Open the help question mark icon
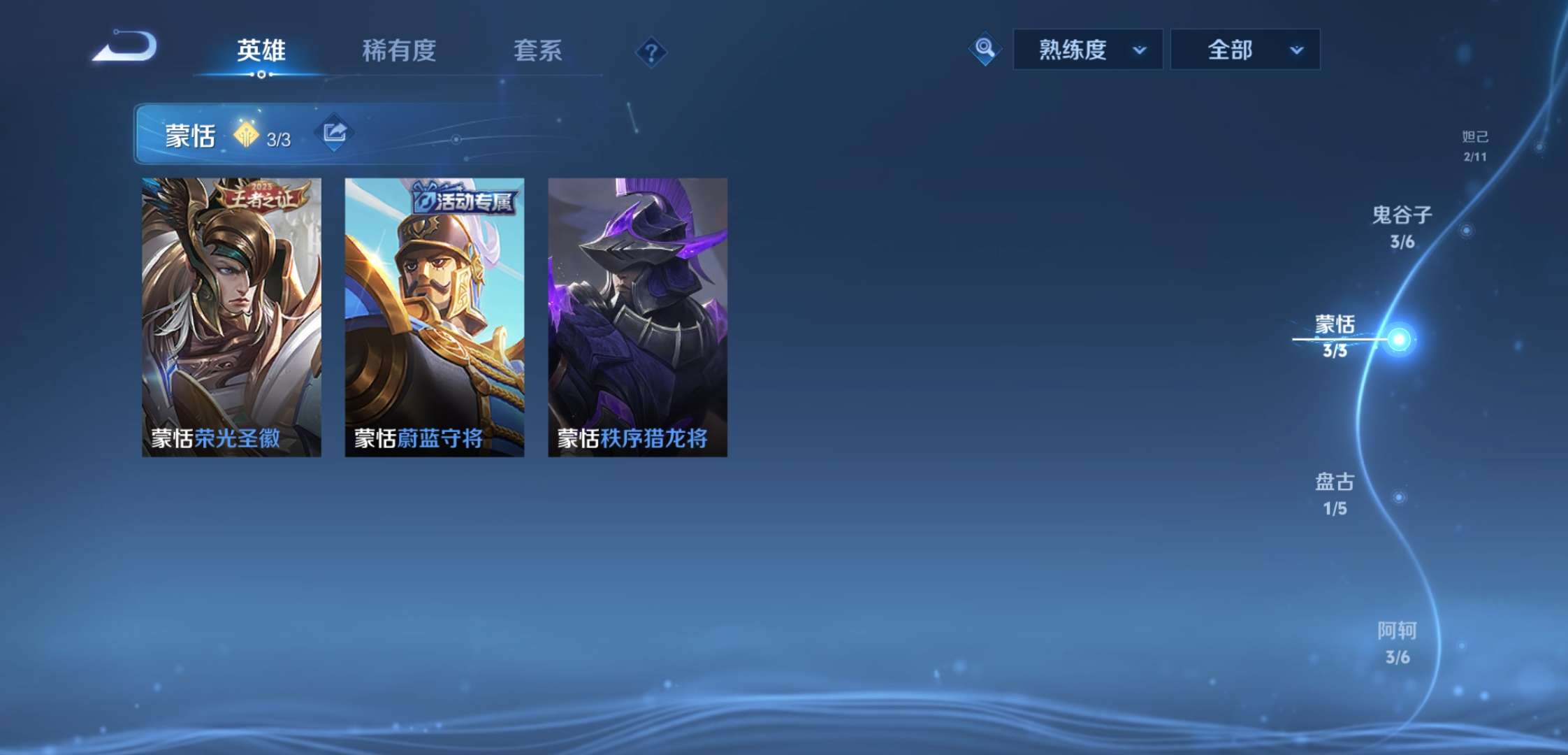 click(651, 52)
